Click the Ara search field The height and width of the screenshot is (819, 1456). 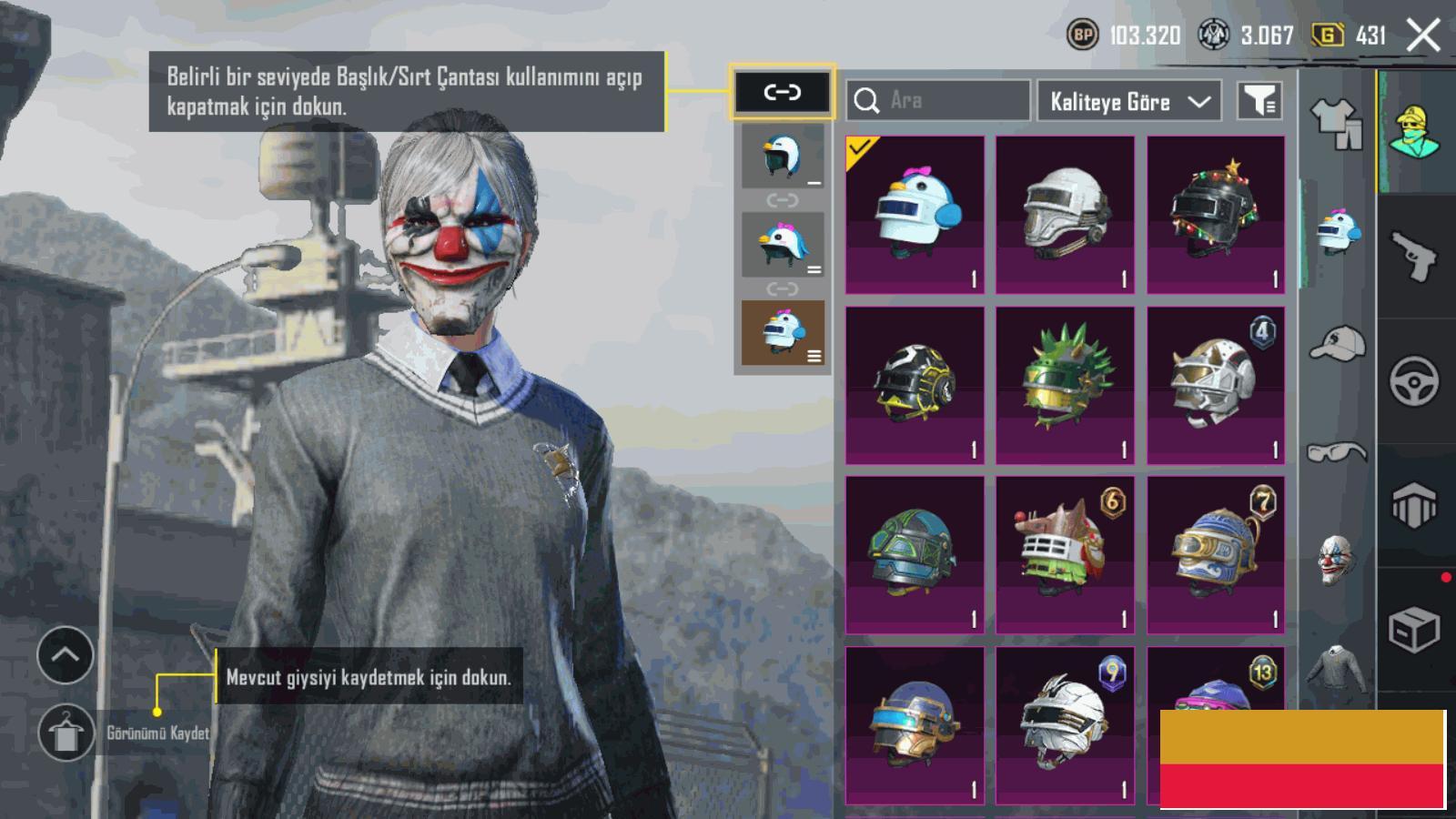pyautogui.click(x=939, y=100)
